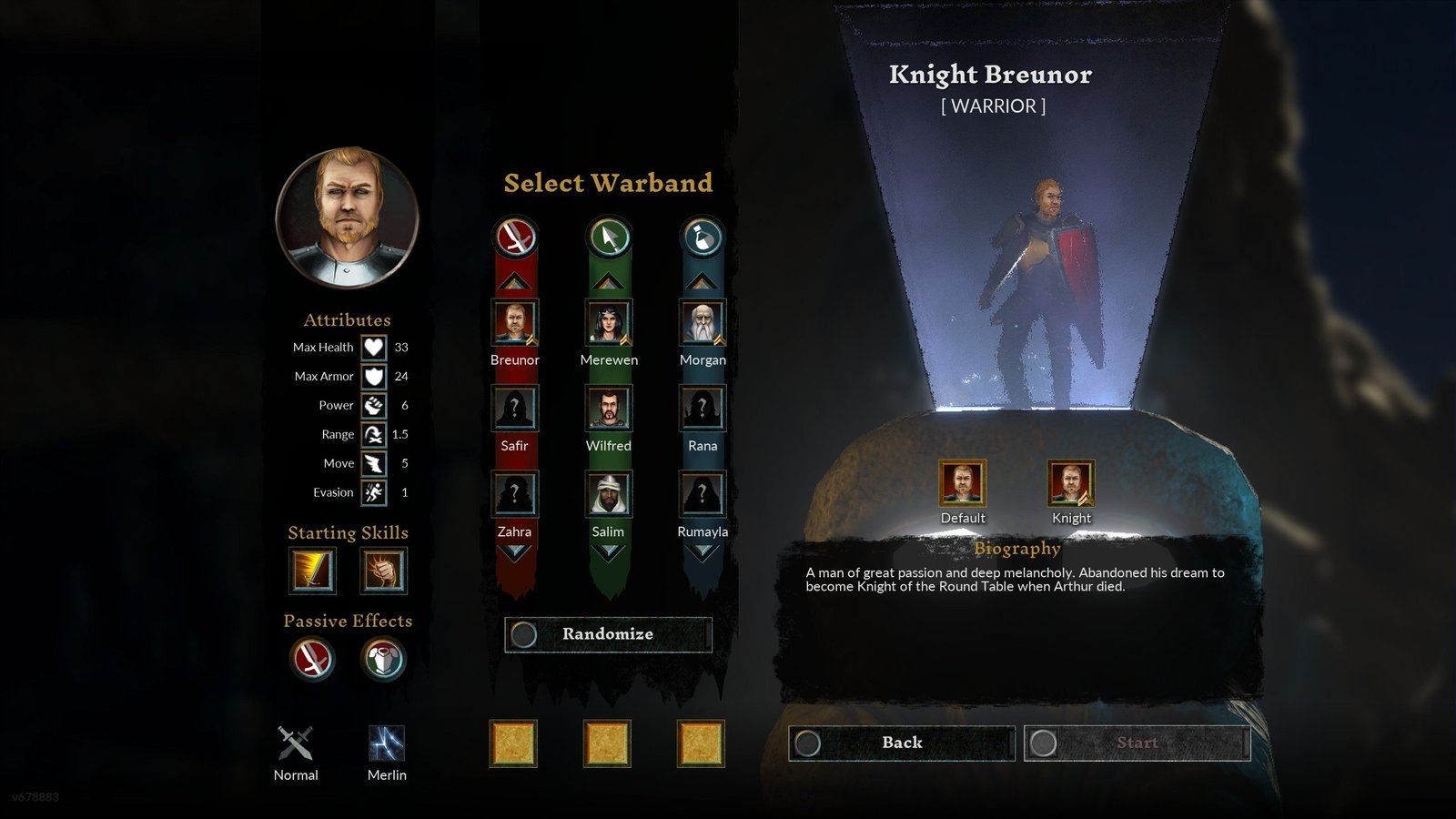Choose Merewen's portrait in the ranger column
1456x819 pixels.
(x=609, y=323)
